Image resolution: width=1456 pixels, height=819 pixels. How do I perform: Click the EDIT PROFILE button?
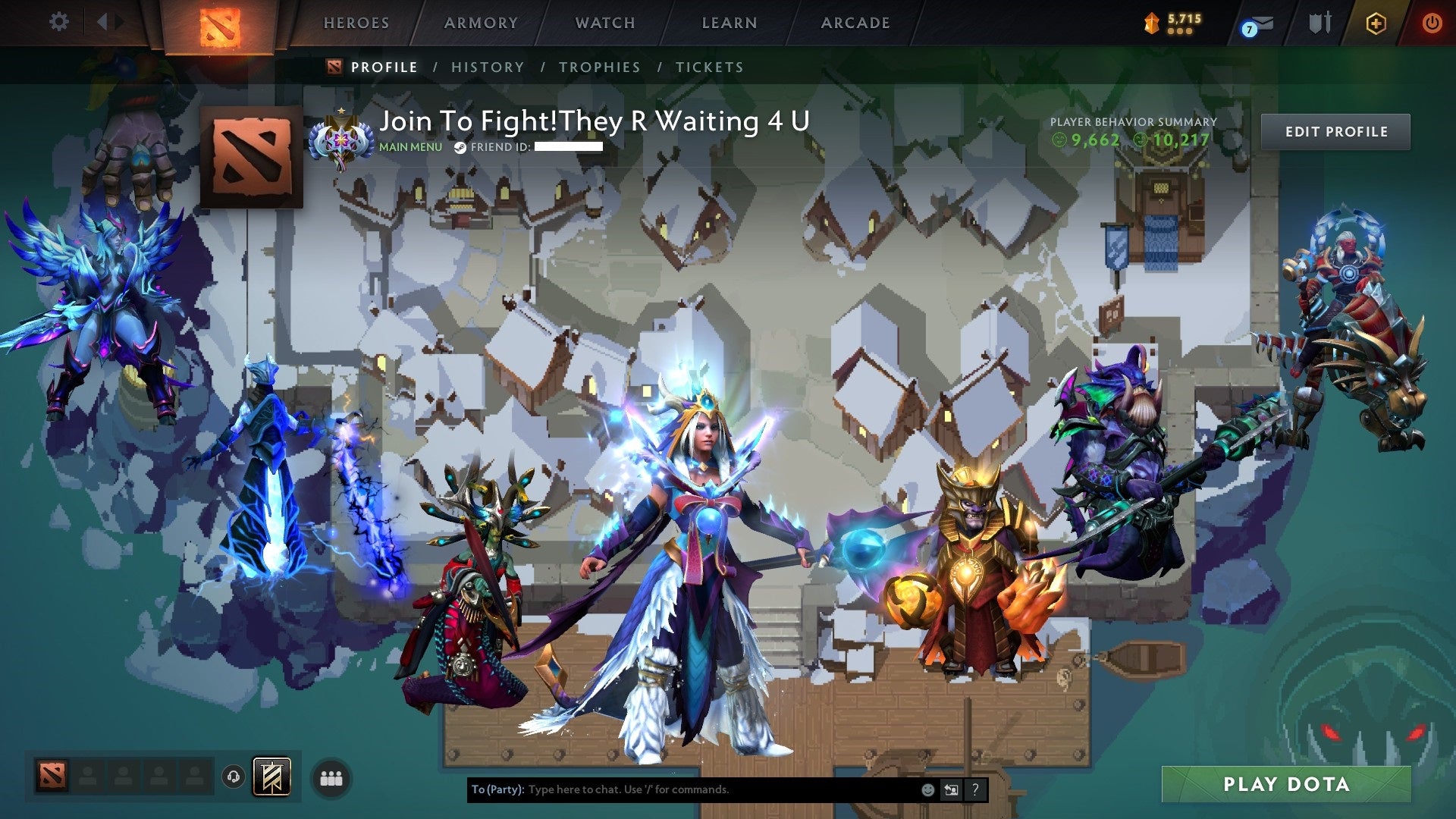1335,130
